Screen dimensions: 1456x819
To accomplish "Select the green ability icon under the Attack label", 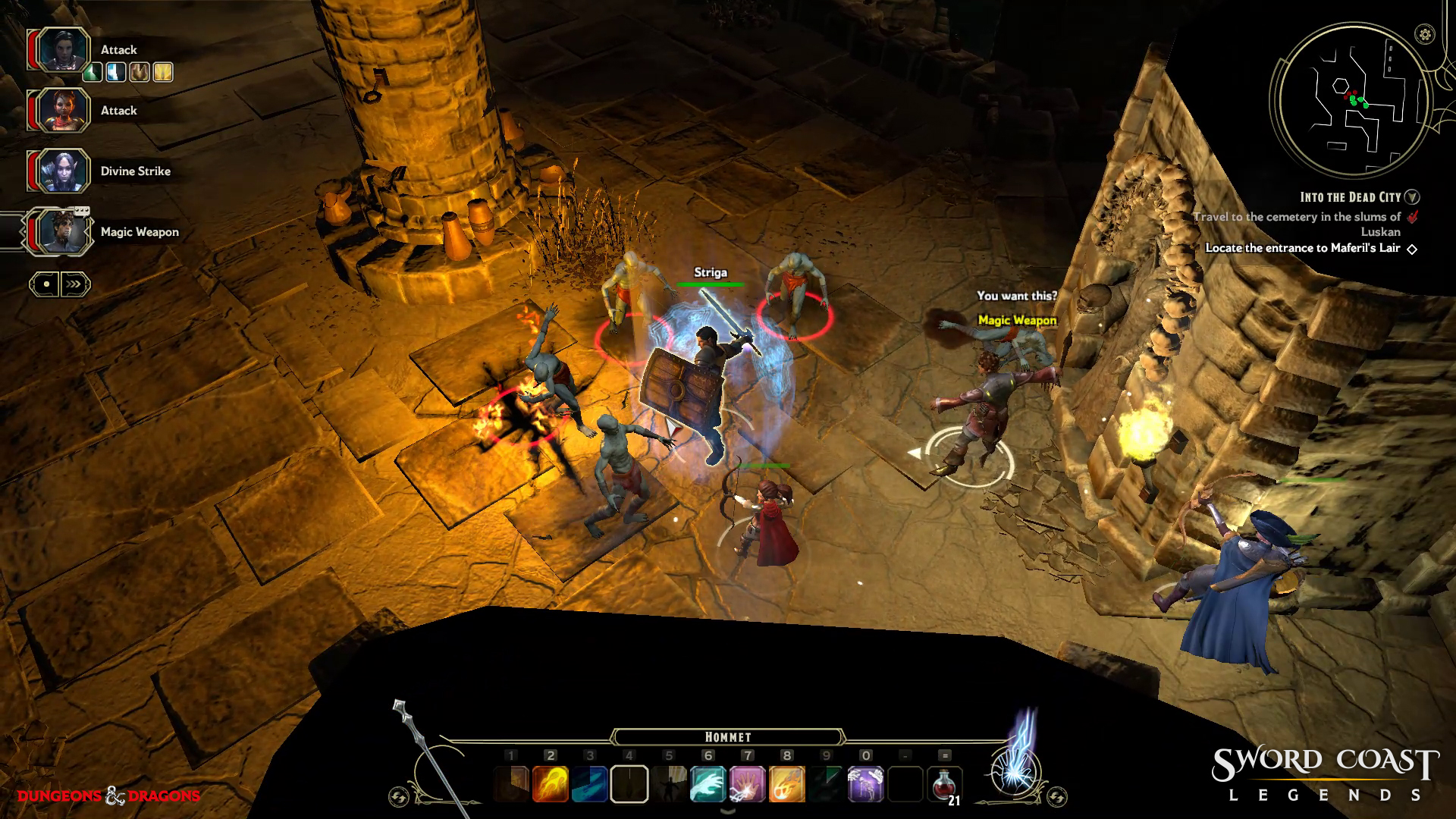I will 93,74.
